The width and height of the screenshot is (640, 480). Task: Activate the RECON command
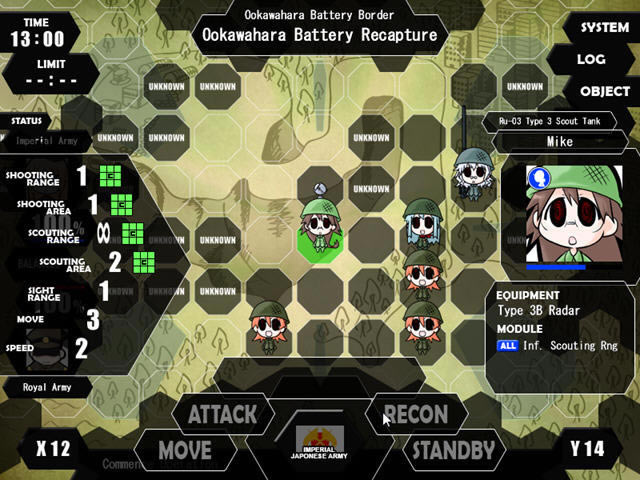click(x=415, y=414)
